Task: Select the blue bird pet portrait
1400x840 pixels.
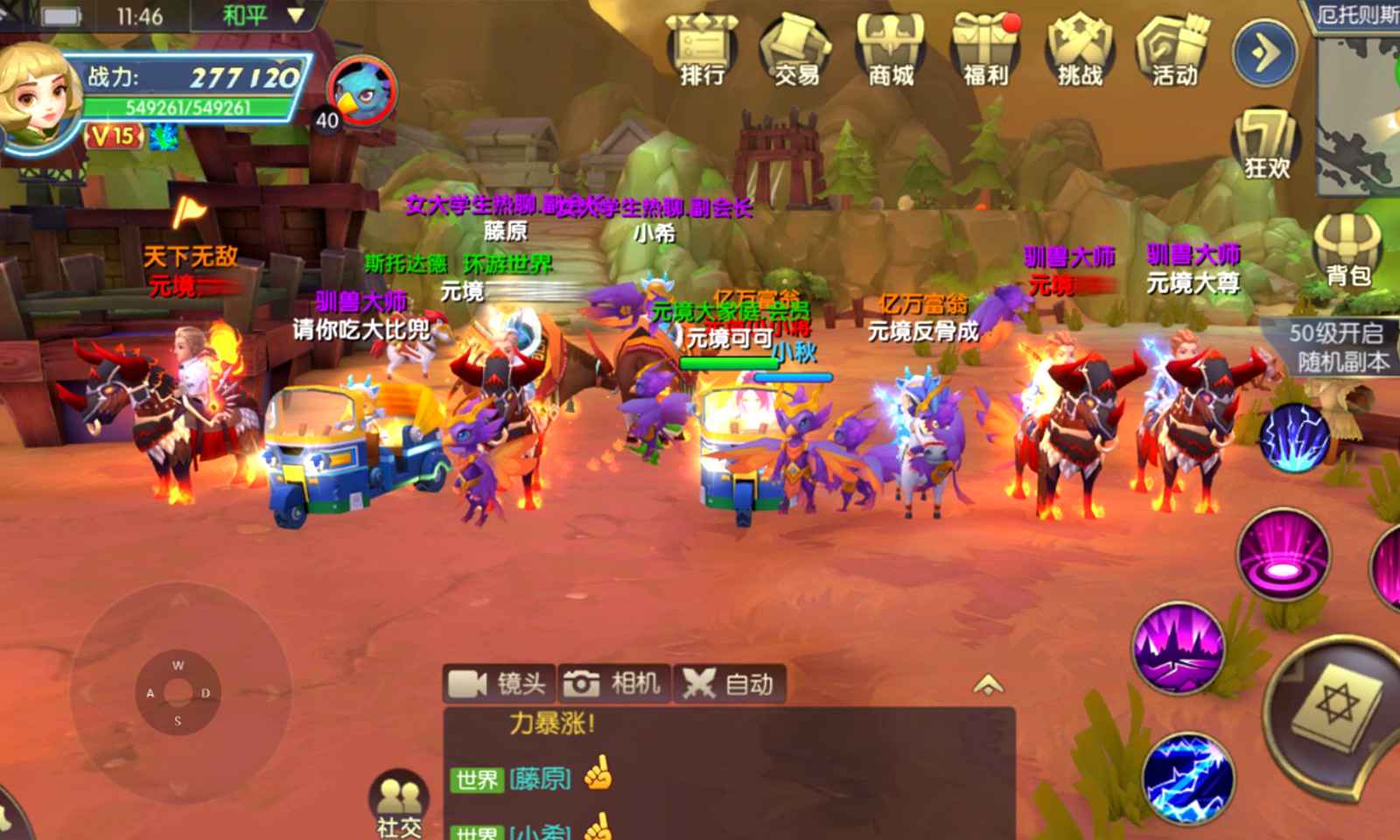Action: pos(362,90)
